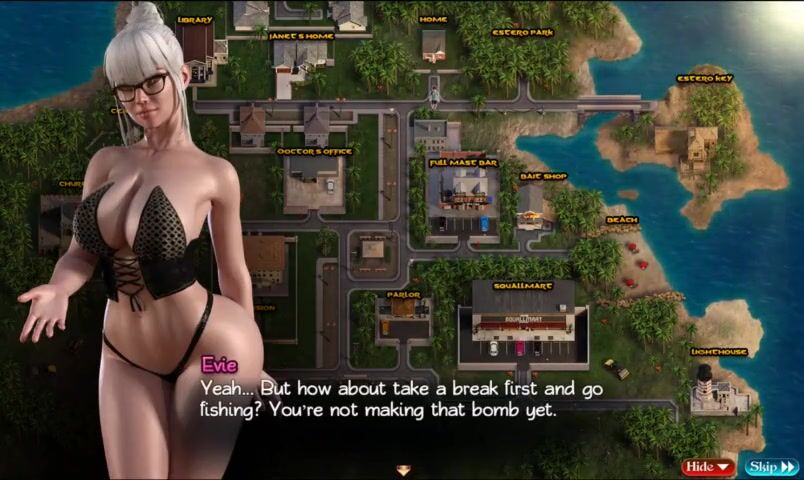Choose the Home location label
This screenshot has height=480, width=804.
pos(433,20)
